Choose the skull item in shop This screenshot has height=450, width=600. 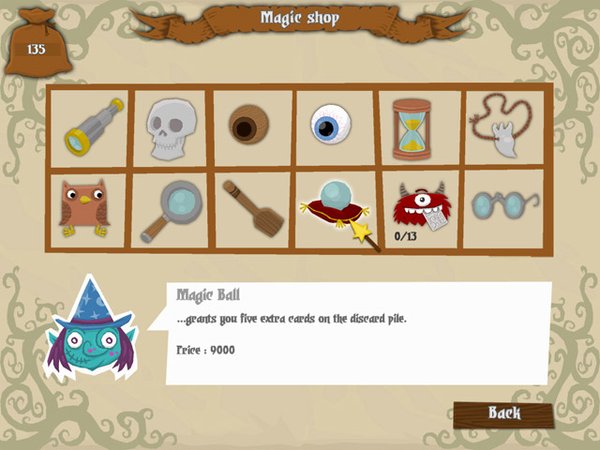click(170, 128)
